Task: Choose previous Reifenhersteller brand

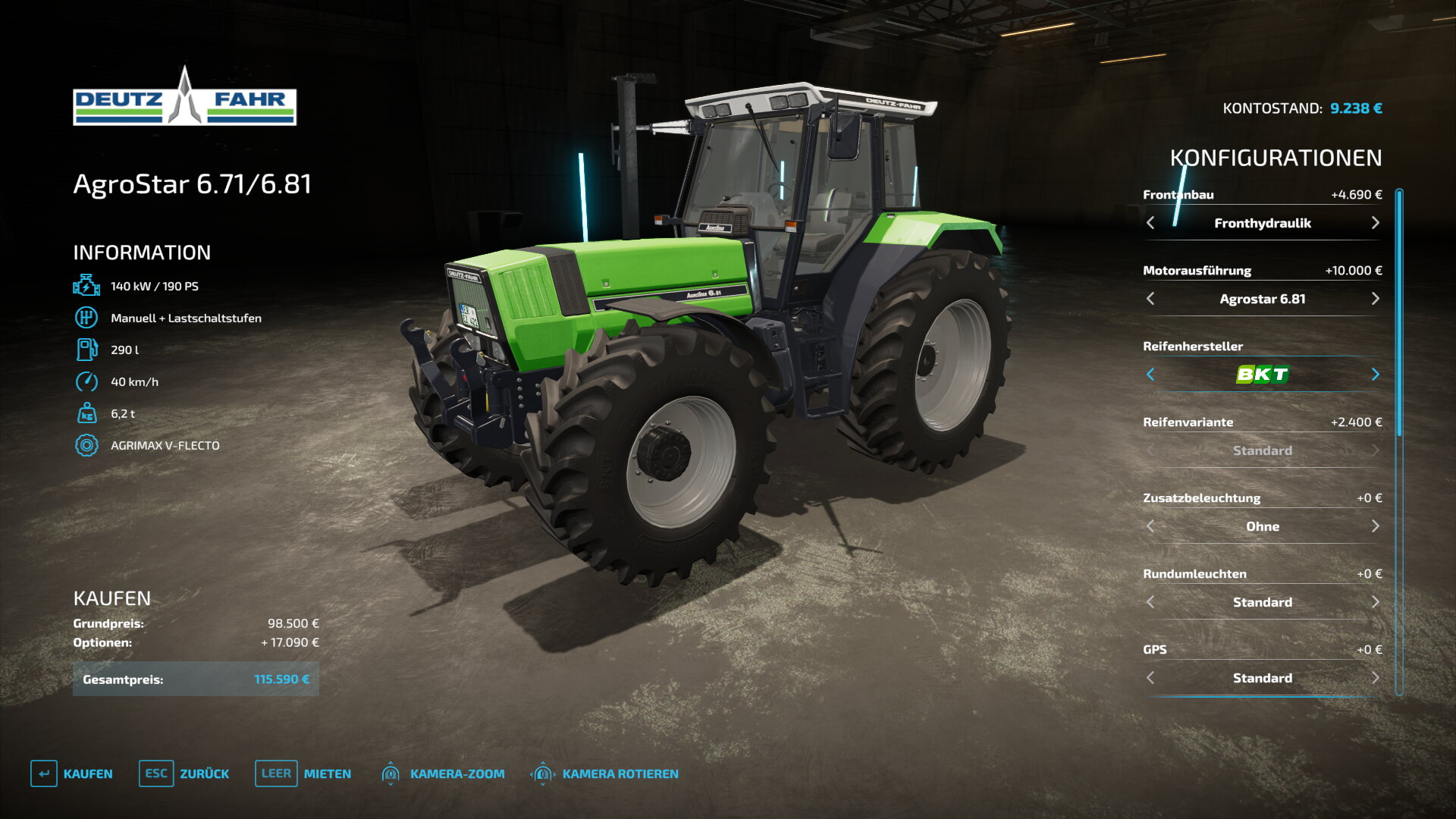Action: (x=1150, y=375)
